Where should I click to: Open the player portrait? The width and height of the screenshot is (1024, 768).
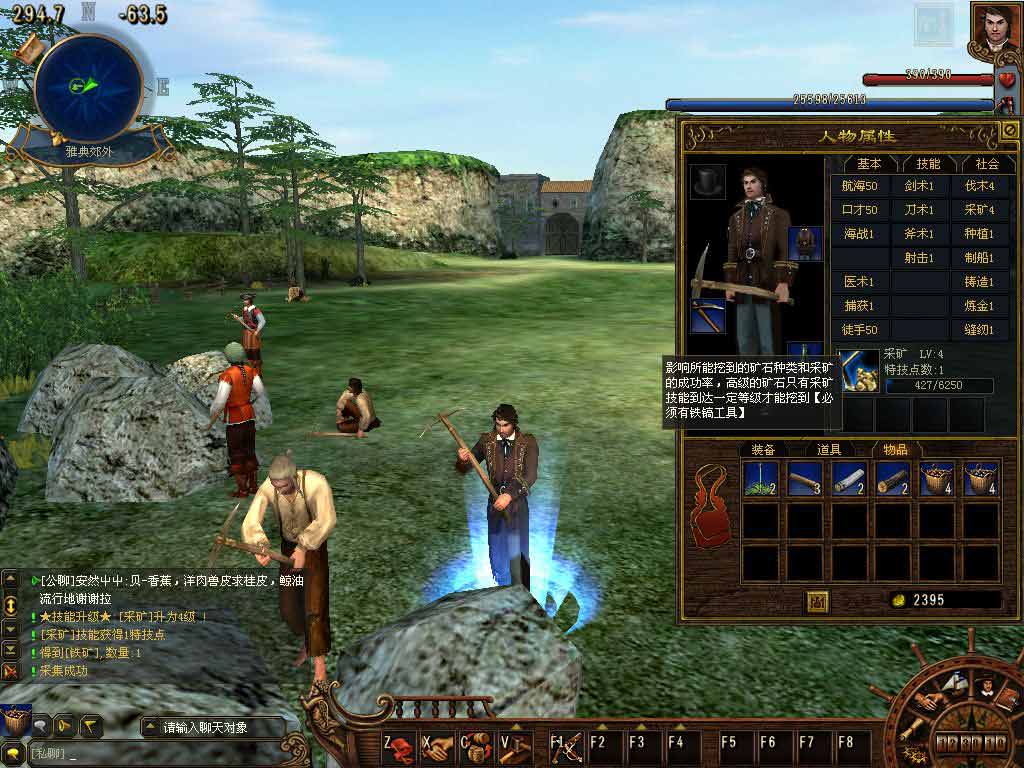(995, 29)
